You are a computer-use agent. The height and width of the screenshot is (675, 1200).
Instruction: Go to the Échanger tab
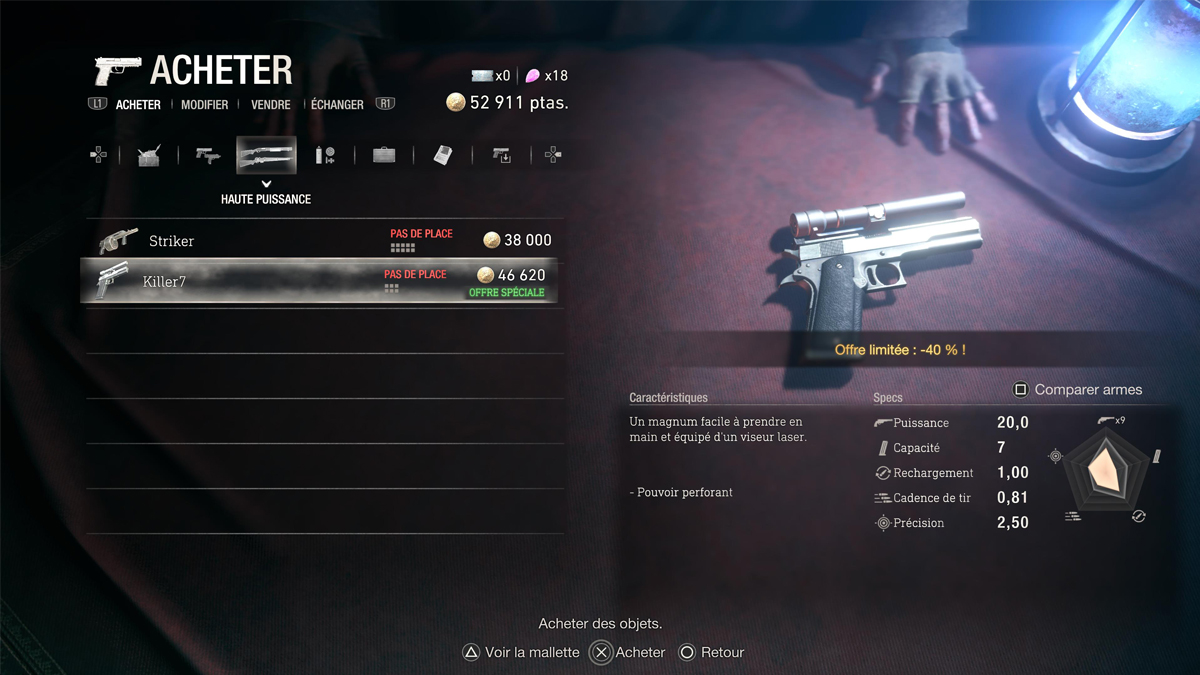click(x=337, y=104)
